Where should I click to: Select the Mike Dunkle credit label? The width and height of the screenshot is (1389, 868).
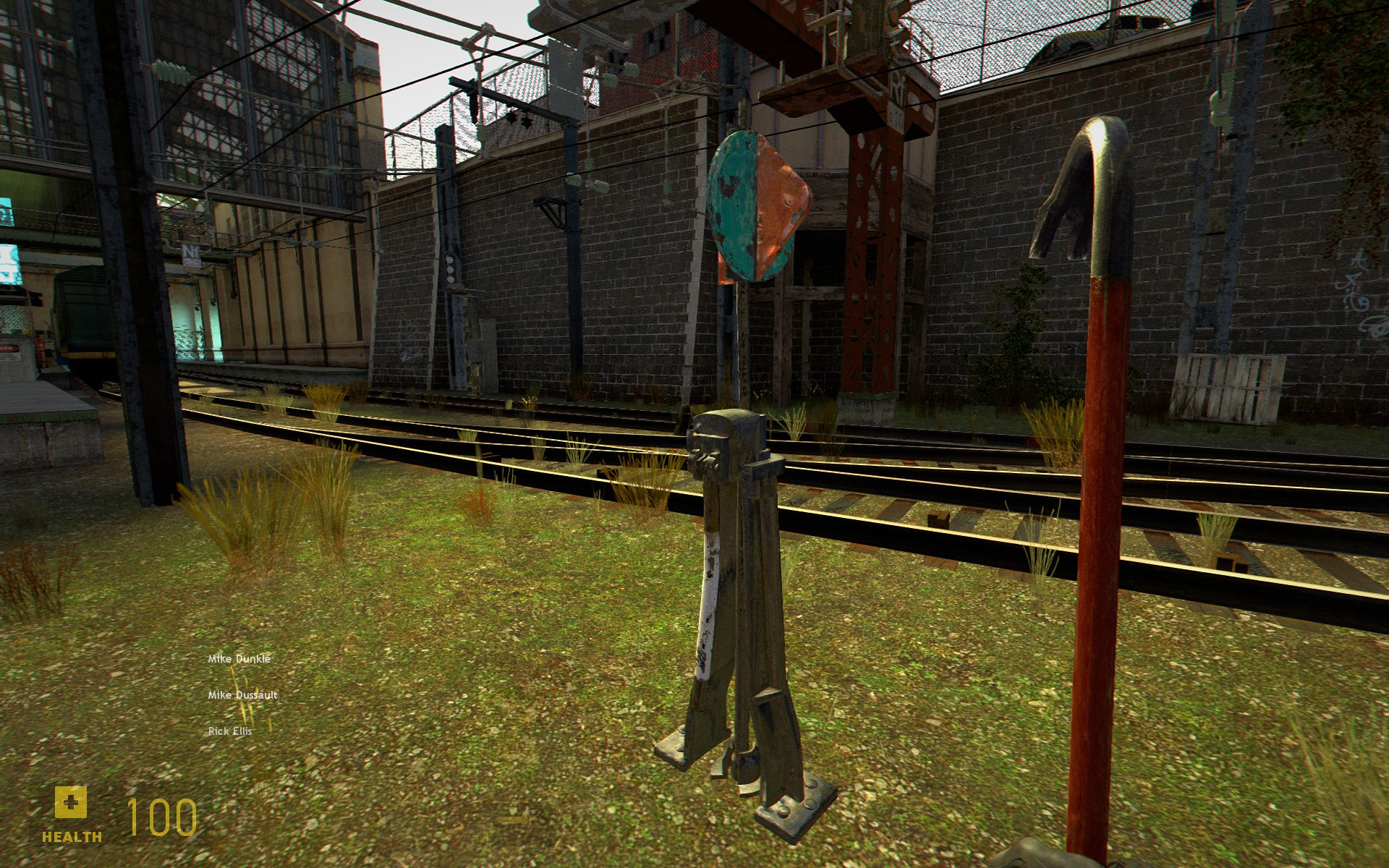(239, 658)
